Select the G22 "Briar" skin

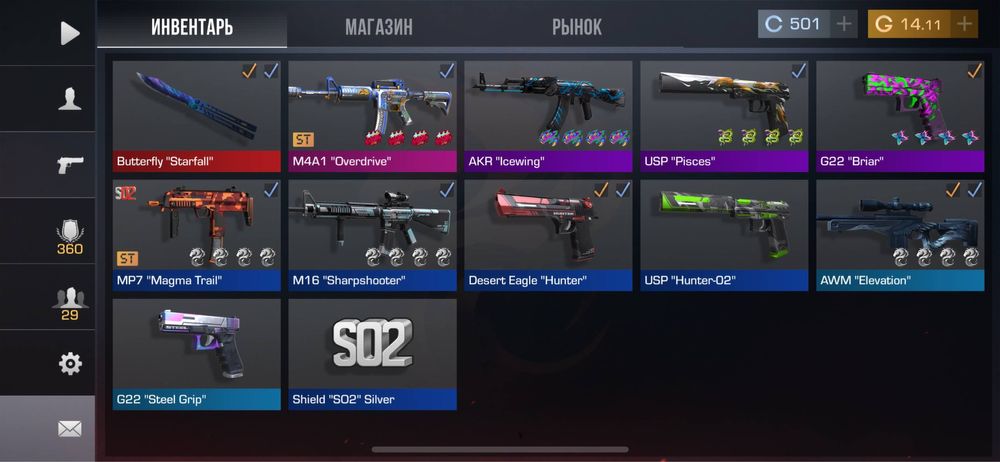900,116
